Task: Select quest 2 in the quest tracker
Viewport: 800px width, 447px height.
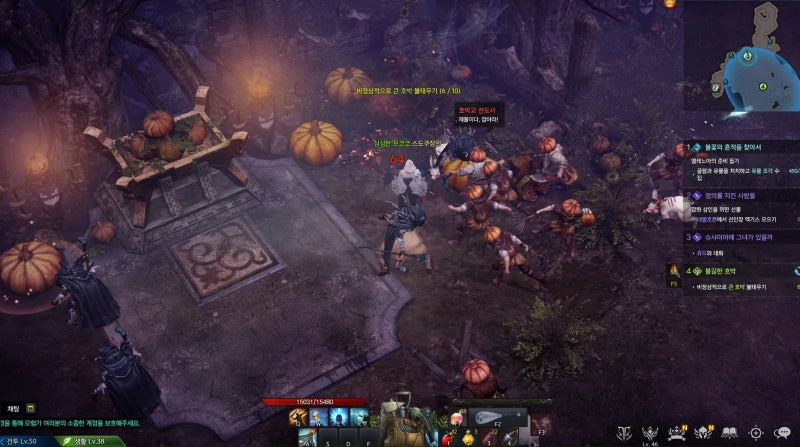Action: pyautogui.click(x=742, y=197)
